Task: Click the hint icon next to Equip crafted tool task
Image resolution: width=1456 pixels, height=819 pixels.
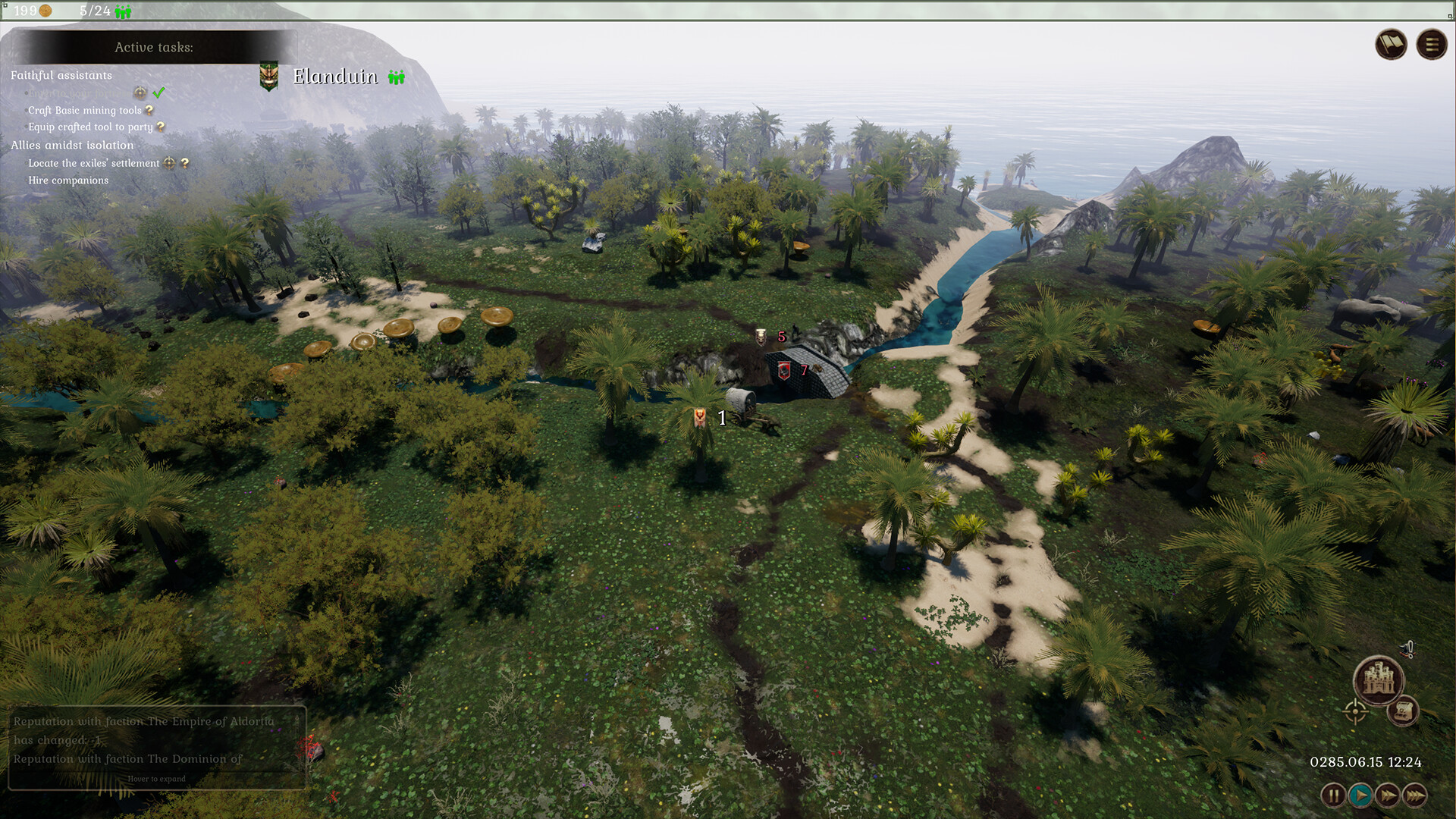Action: coord(160,127)
